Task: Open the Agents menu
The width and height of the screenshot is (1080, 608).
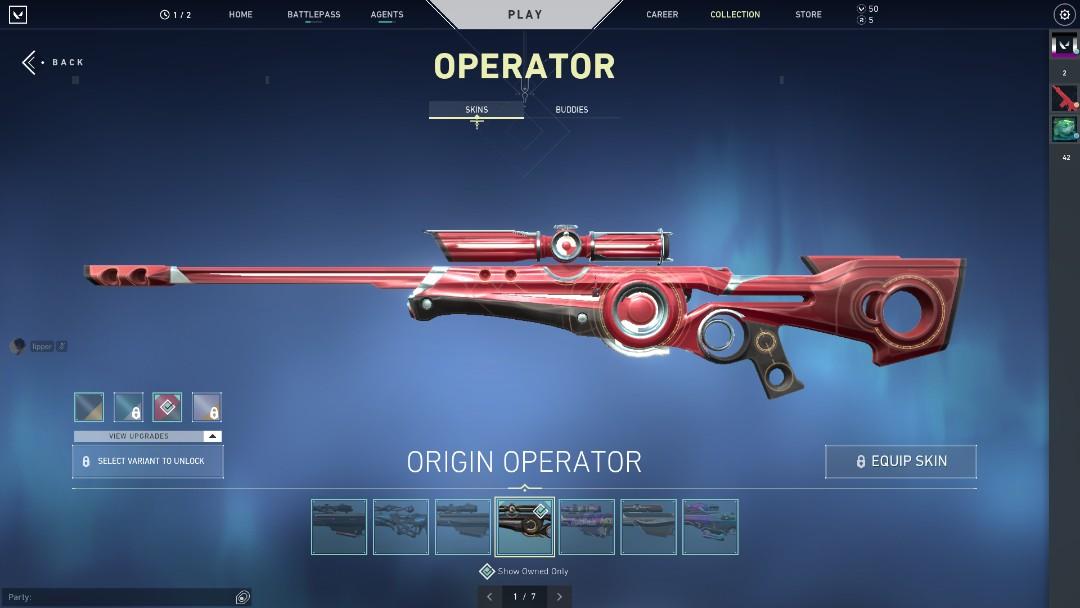Action: (x=387, y=15)
